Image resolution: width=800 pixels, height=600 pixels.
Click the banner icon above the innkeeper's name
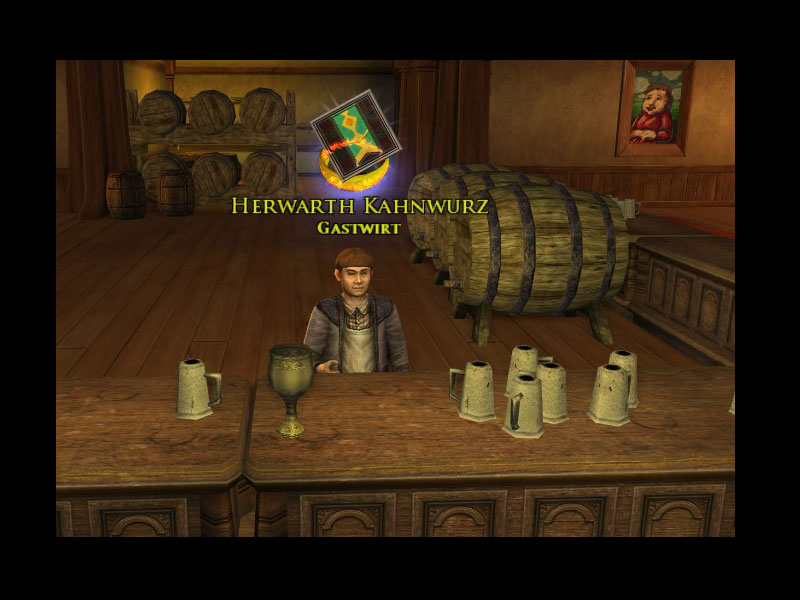tap(356, 135)
